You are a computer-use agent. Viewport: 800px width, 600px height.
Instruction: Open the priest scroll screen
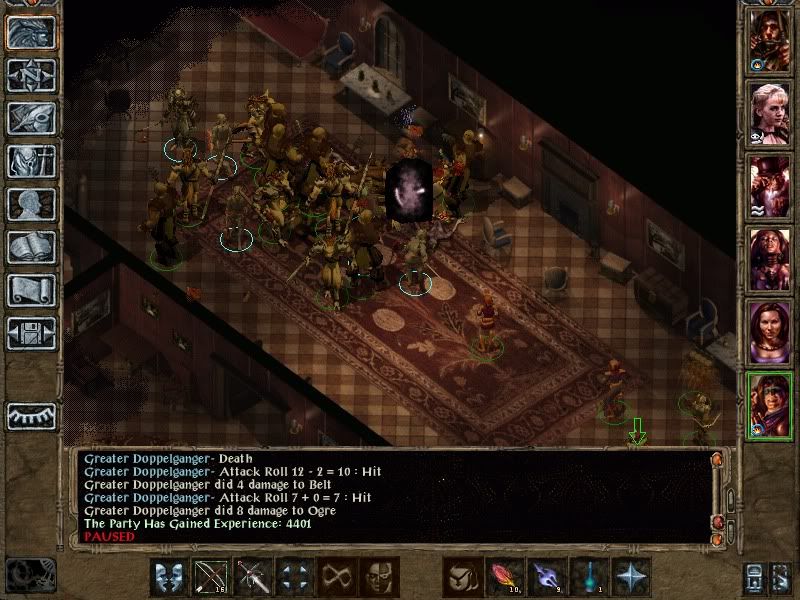point(31,290)
